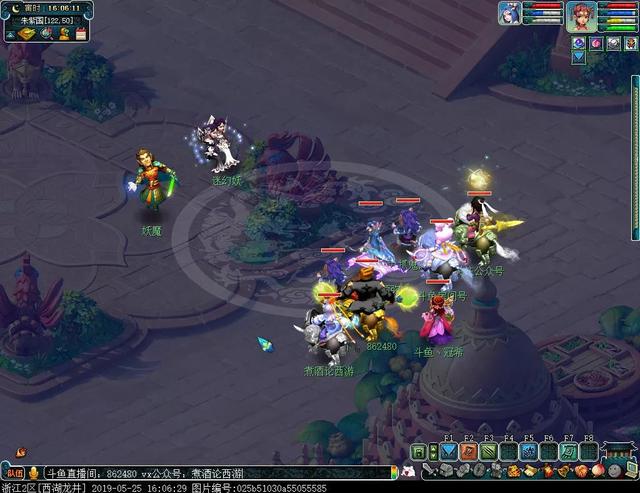This screenshot has height=493, width=640.
Task: Trigger the F3 green claw skill
Action: pyautogui.click(x=488, y=451)
